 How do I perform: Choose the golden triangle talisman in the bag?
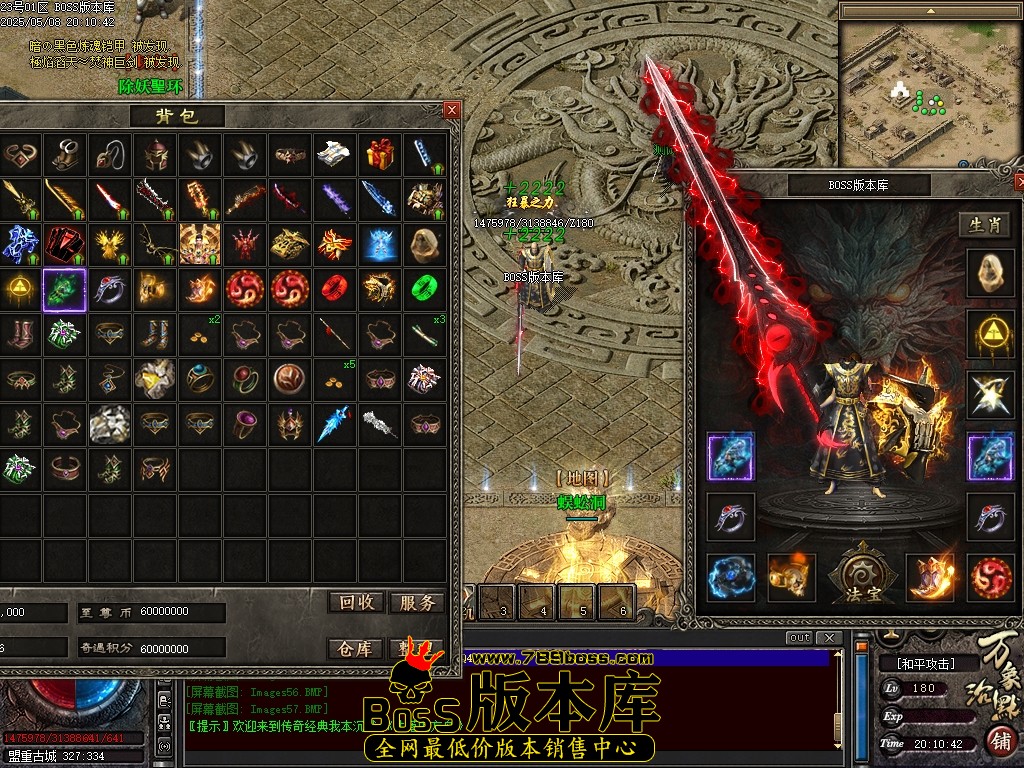point(19,289)
